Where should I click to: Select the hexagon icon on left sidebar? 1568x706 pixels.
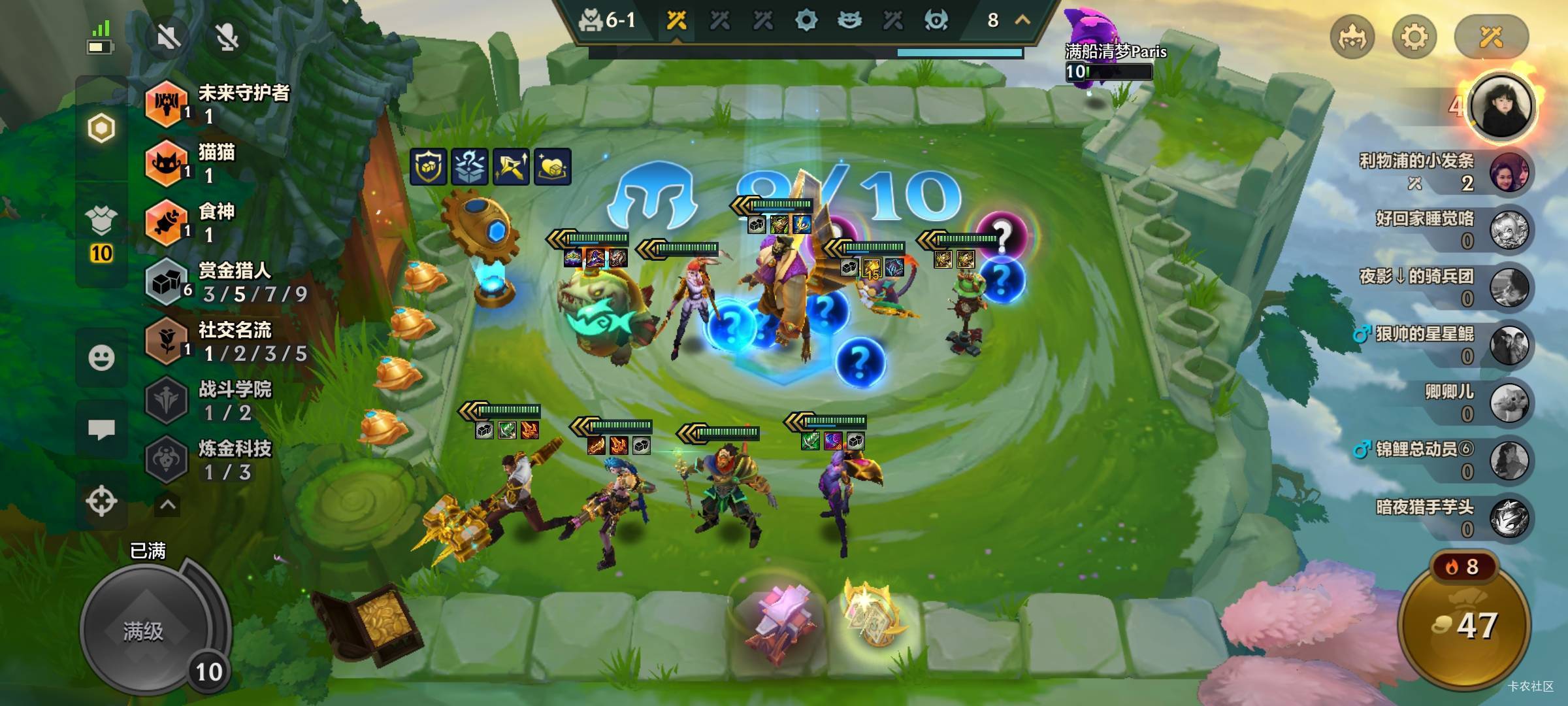tap(101, 128)
